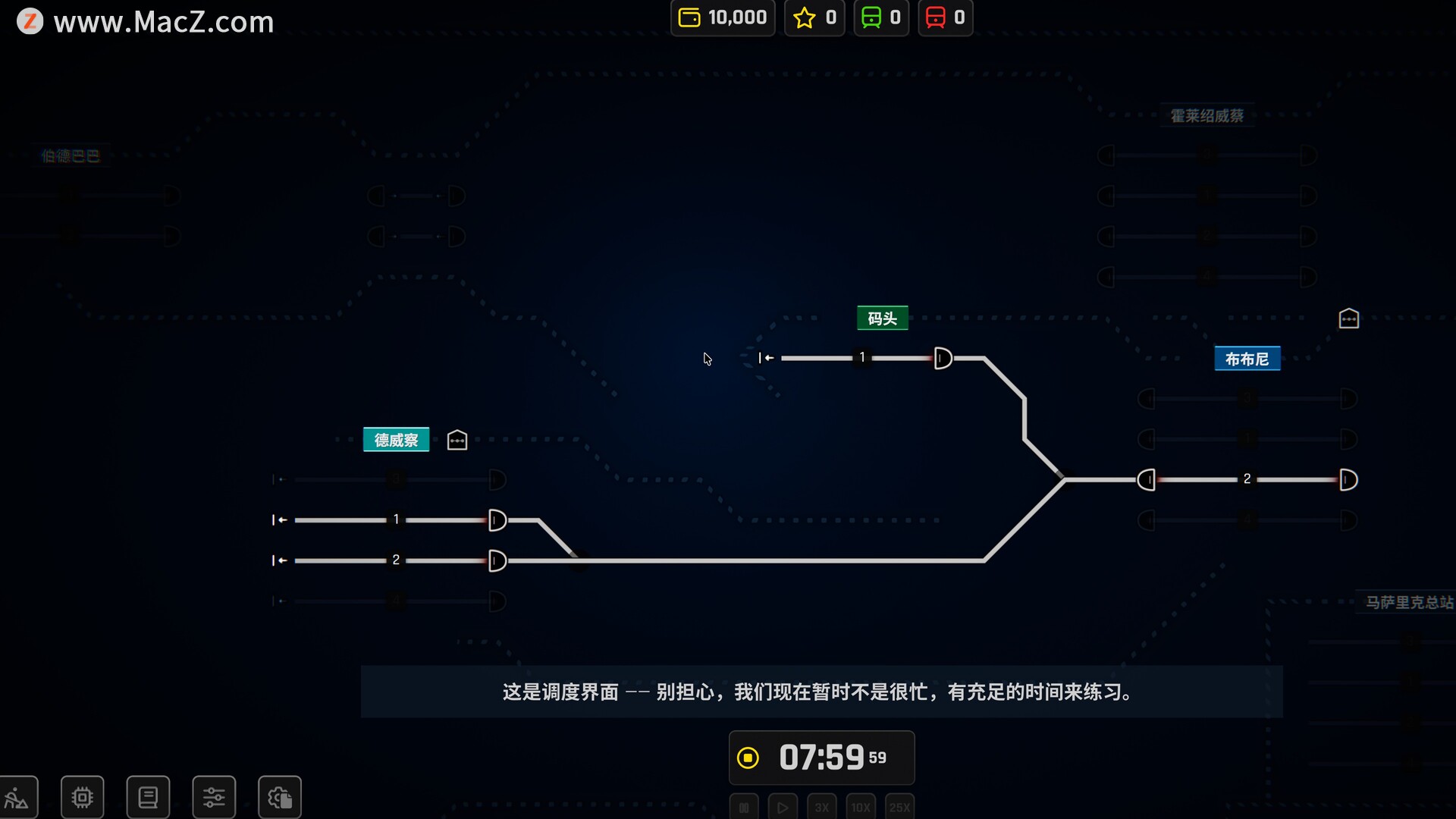Pause the game time
Viewport: 1456px width, 819px height.
744,808
